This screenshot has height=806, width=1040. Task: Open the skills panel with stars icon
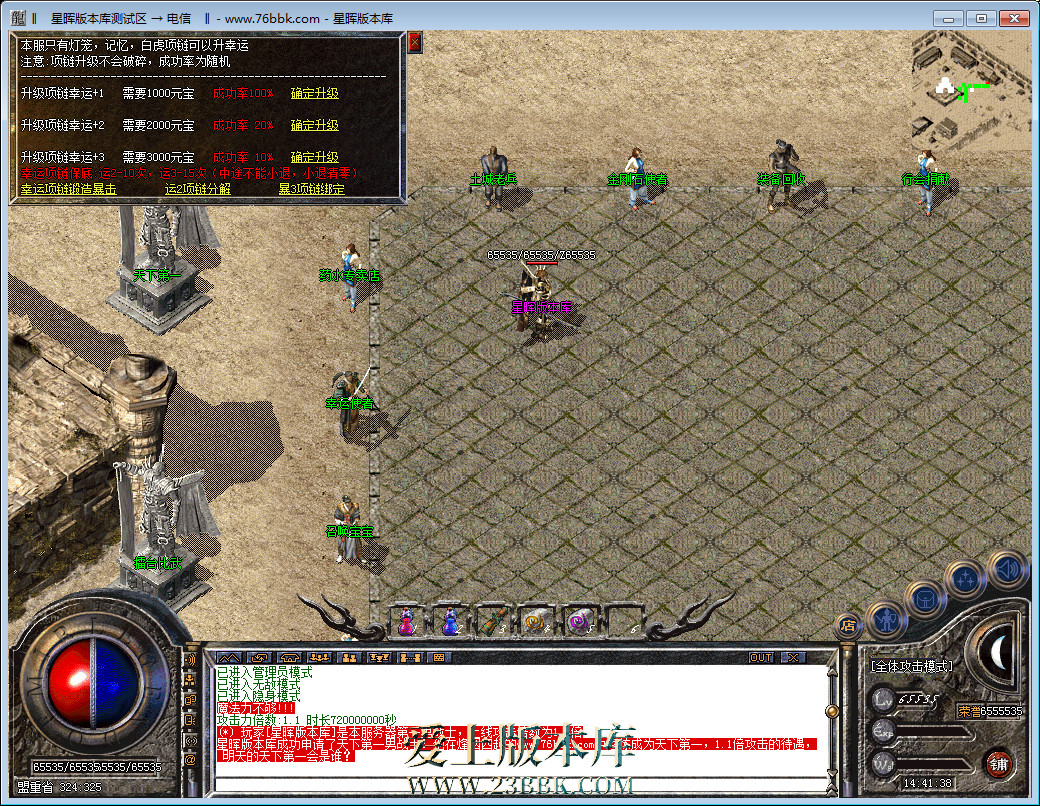tap(966, 579)
